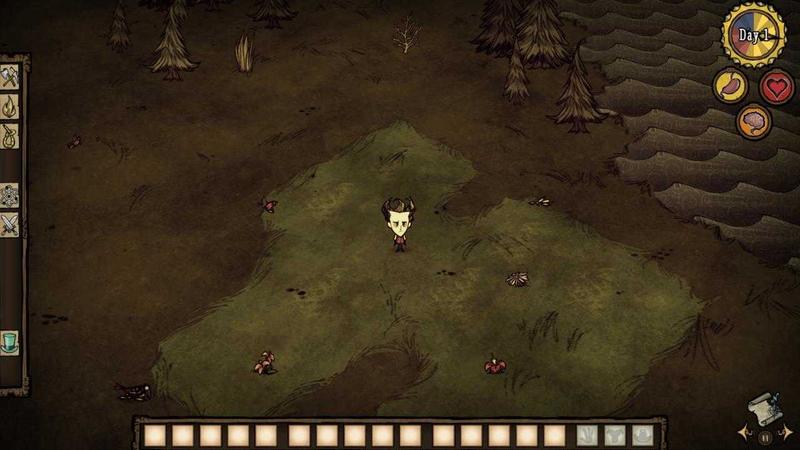Select the hand equipment slot
The height and width of the screenshot is (450, 800).
click(588, 435)
